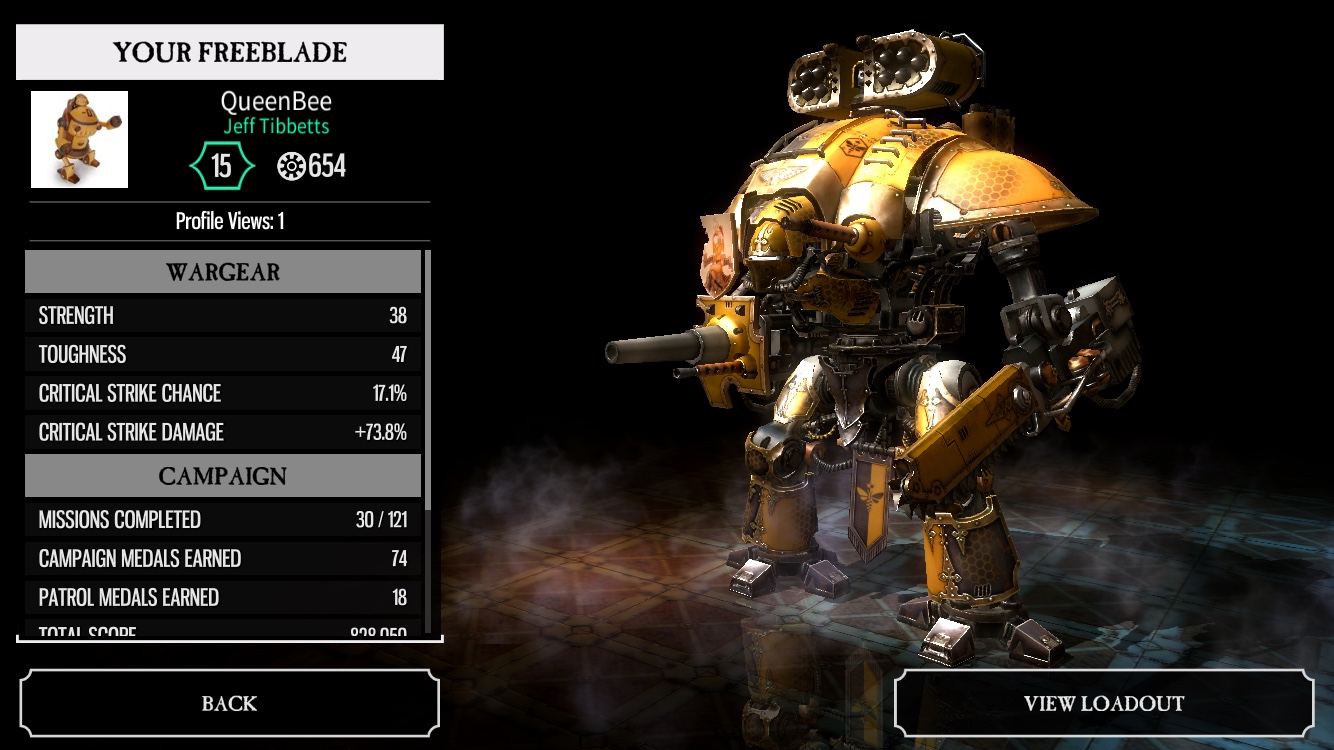
Task: Go back with the BACK button
Action: pos(229,703)
